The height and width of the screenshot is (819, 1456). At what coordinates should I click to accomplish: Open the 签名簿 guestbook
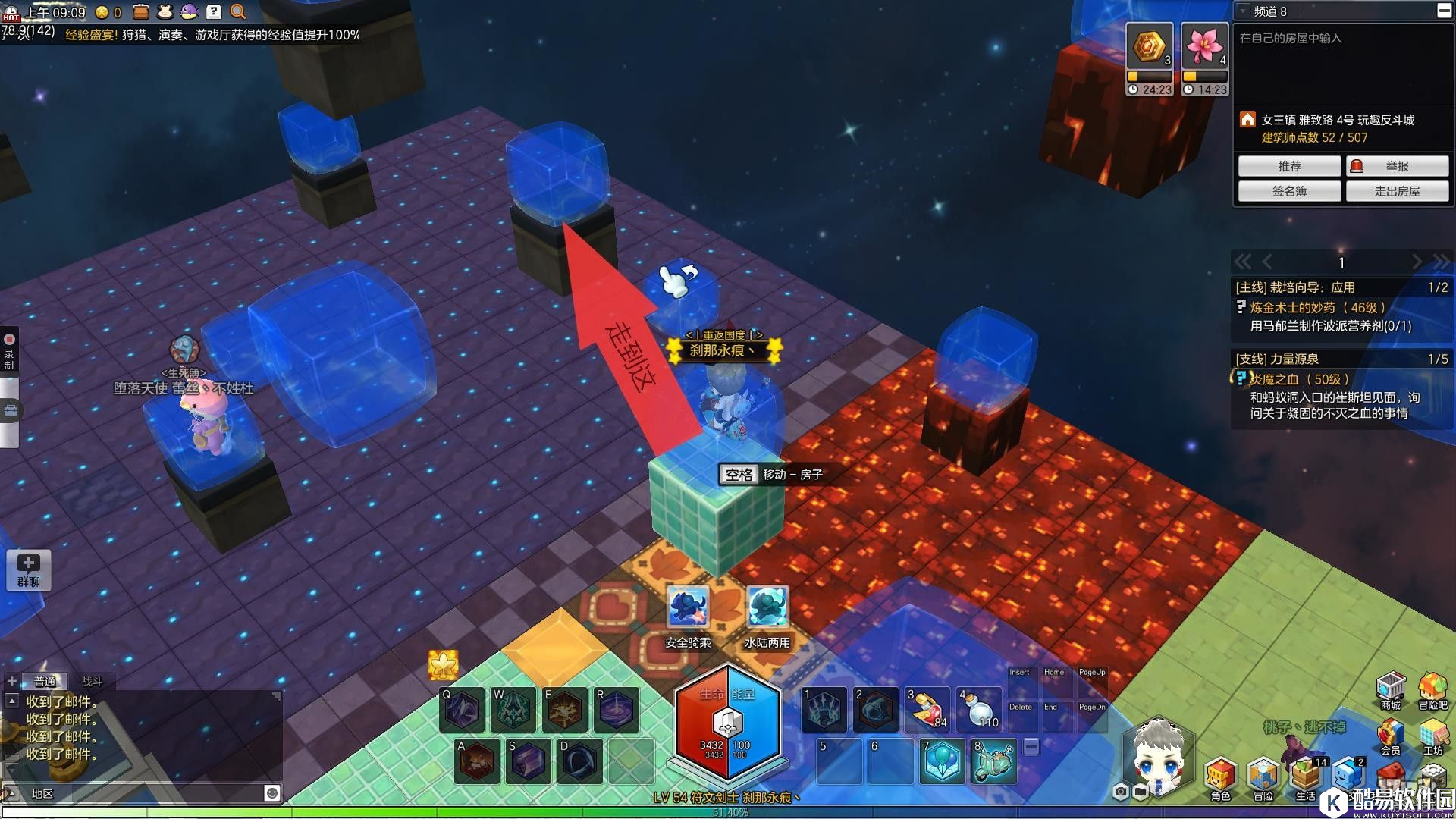pyautogui.click(x=1289, y=191)
